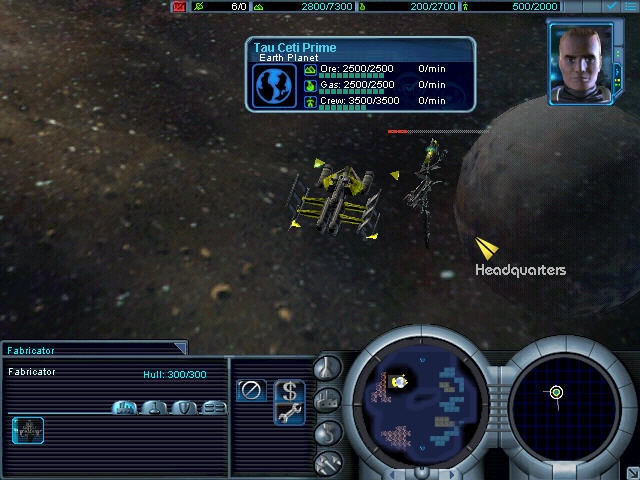Open the second build category tab
640x480 pixels.
pyautogui.click(x=155, y=407)
